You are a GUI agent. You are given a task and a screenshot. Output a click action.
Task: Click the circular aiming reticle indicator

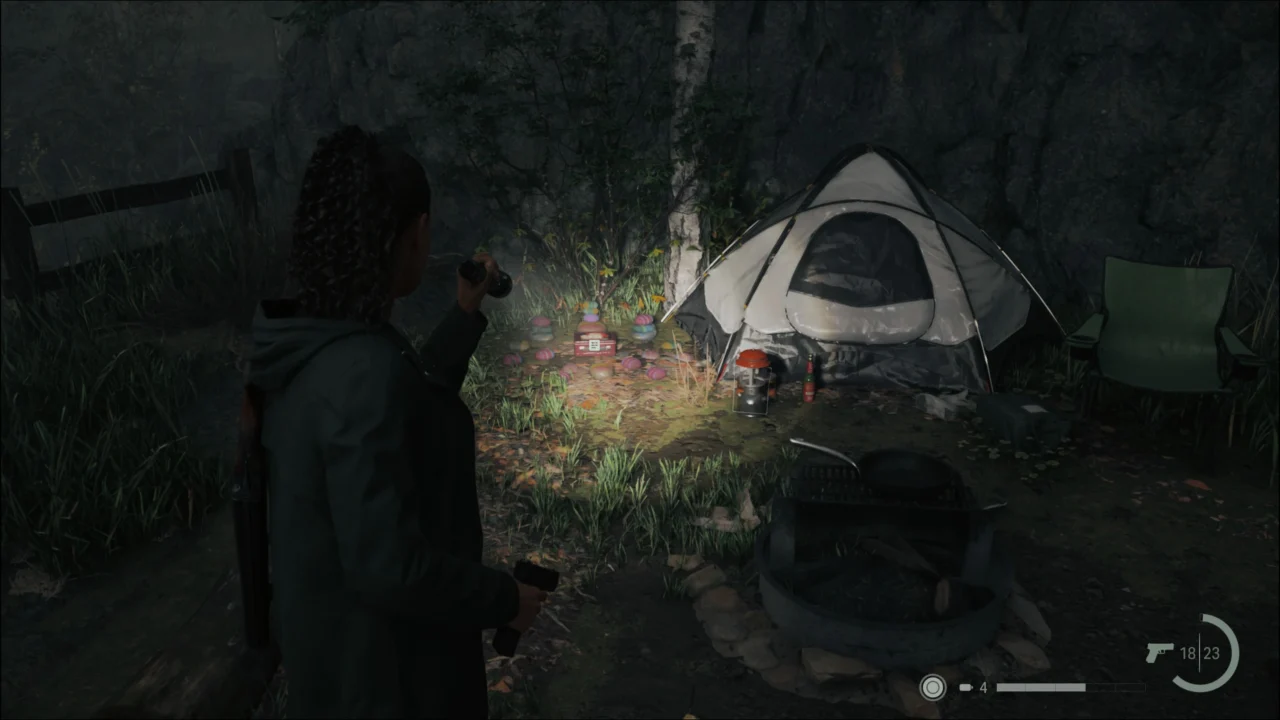click(x=933, y=688)
